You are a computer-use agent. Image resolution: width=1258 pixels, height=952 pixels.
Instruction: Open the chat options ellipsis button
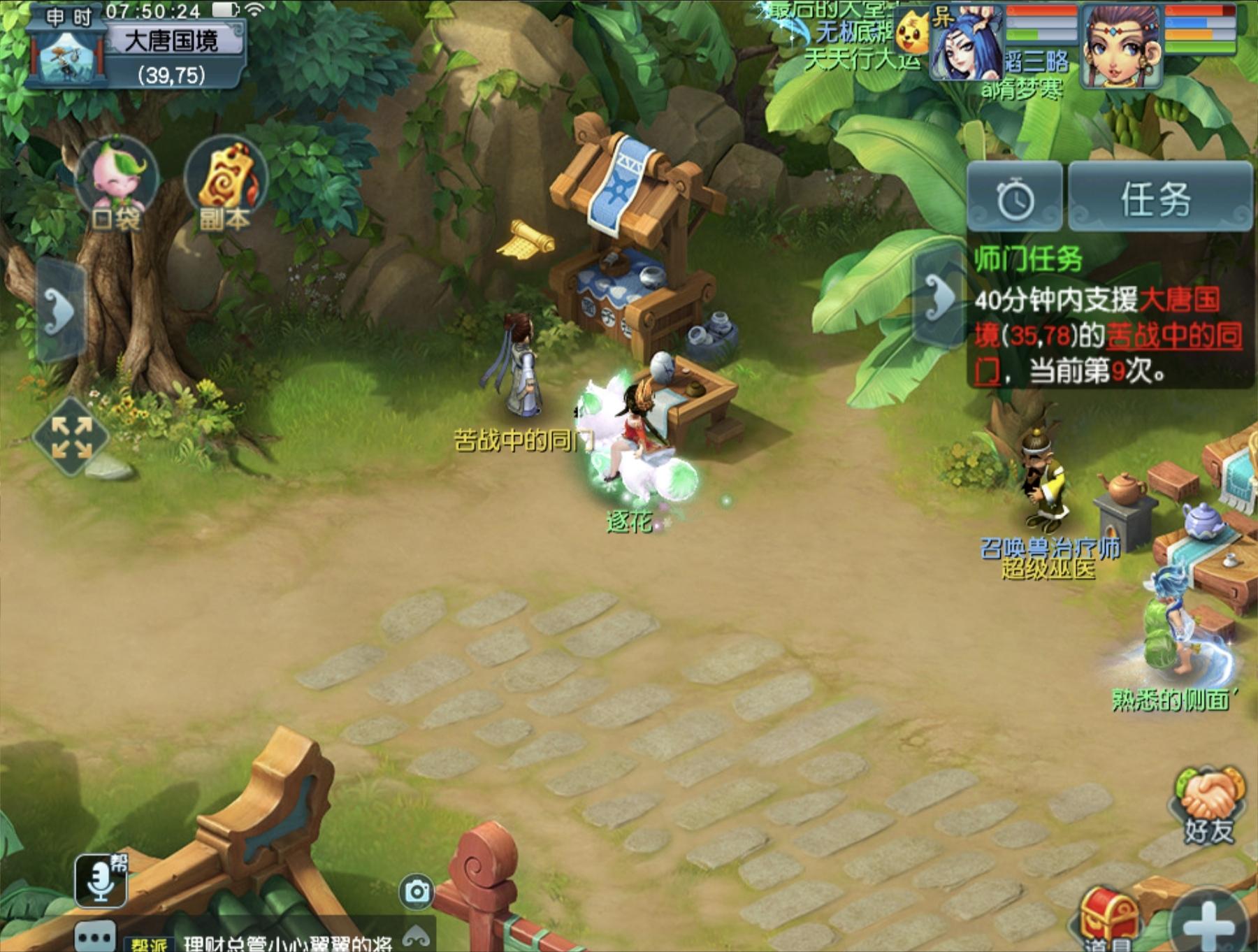[x=95, y=937]
